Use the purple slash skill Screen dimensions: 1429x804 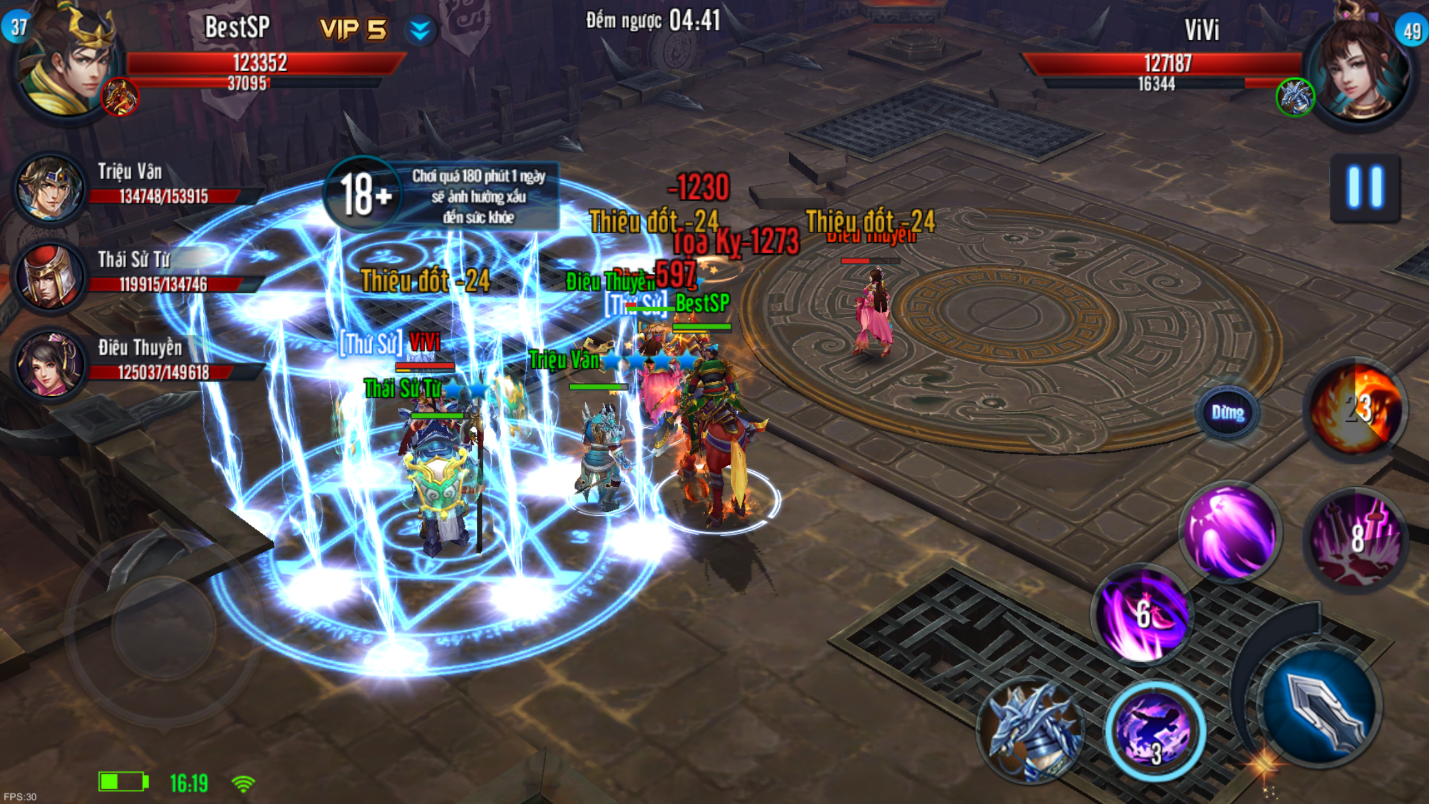pos(1229,530)
